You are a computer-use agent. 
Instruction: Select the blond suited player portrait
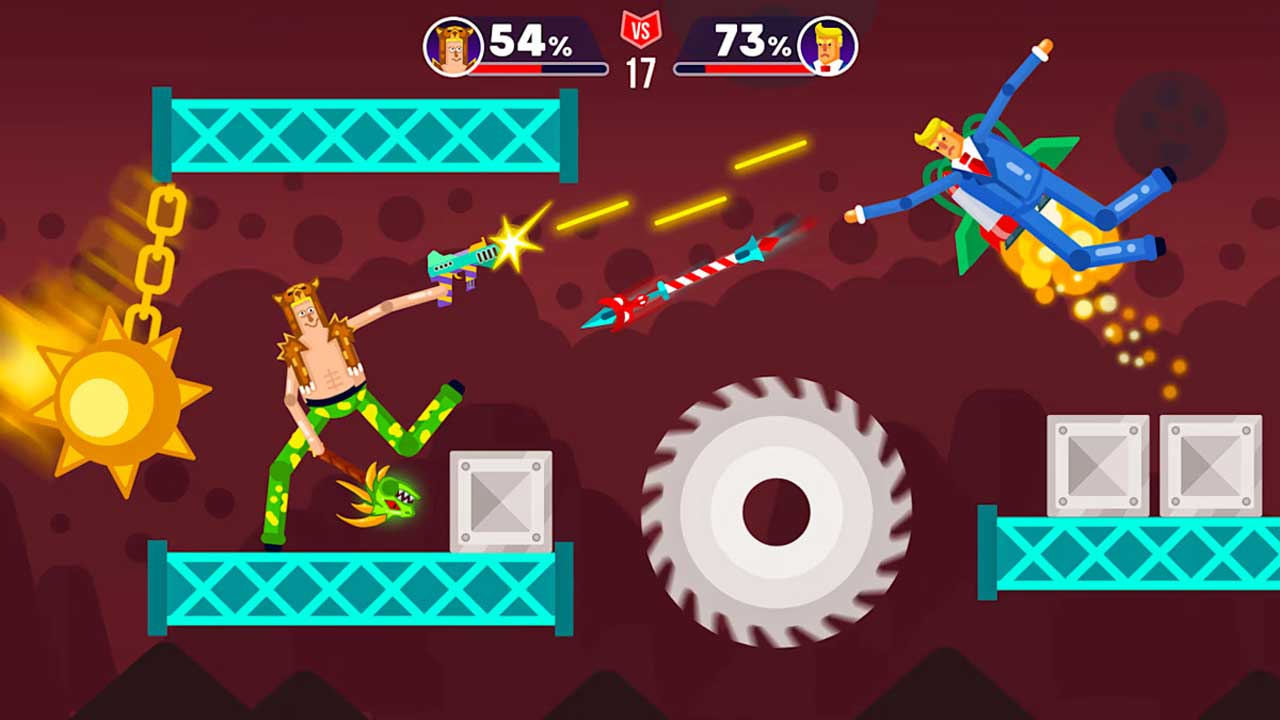pos(827,46)
